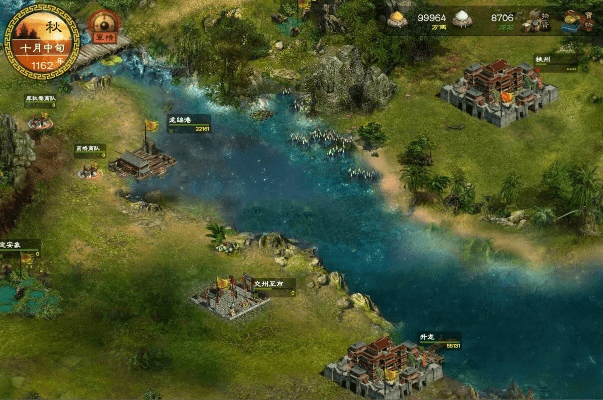
Task: Click the white grain pile resource icon
Action: pos(462,18)
